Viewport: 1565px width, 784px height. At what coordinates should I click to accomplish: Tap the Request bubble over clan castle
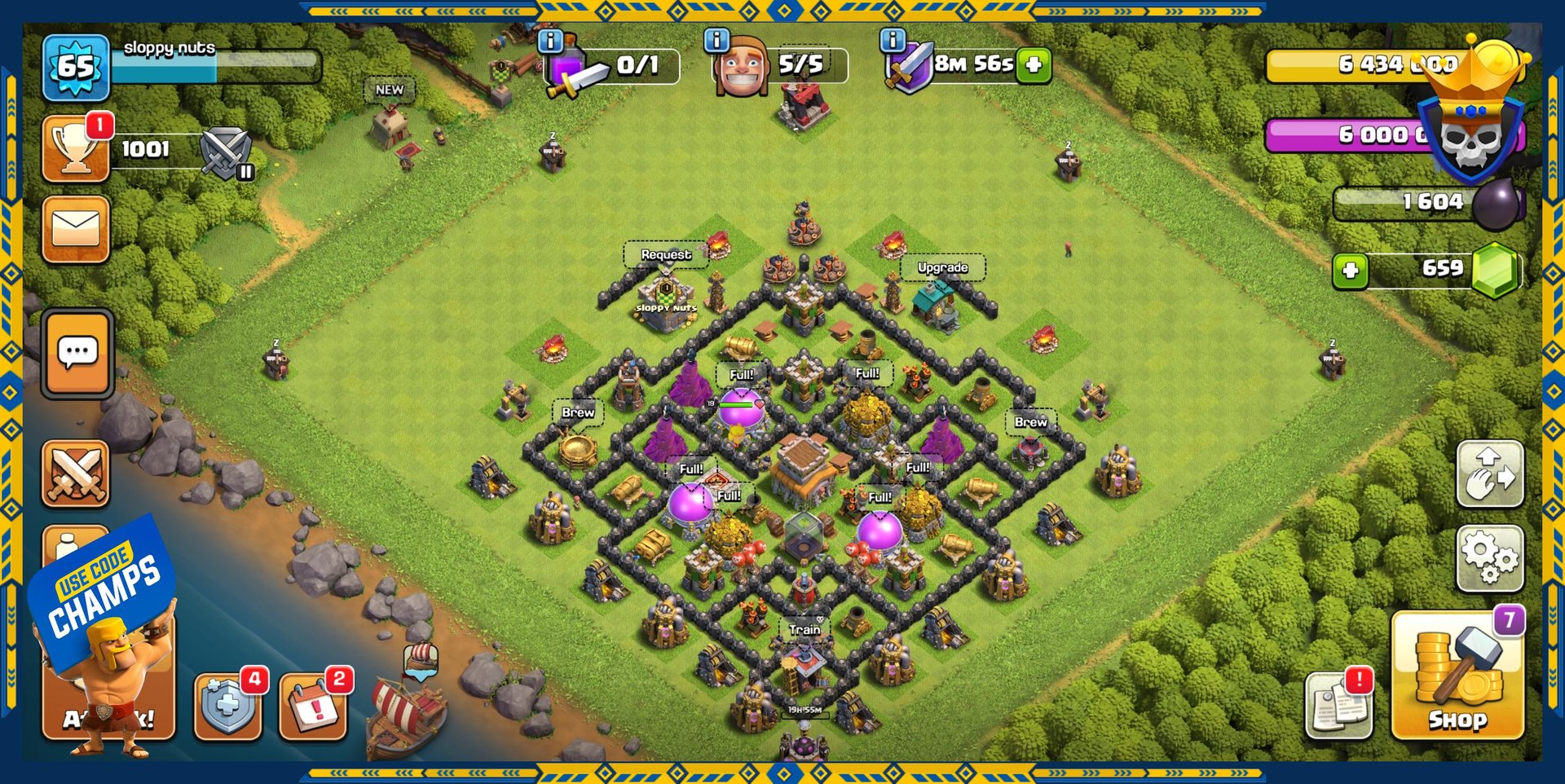(x=665, y=254)
